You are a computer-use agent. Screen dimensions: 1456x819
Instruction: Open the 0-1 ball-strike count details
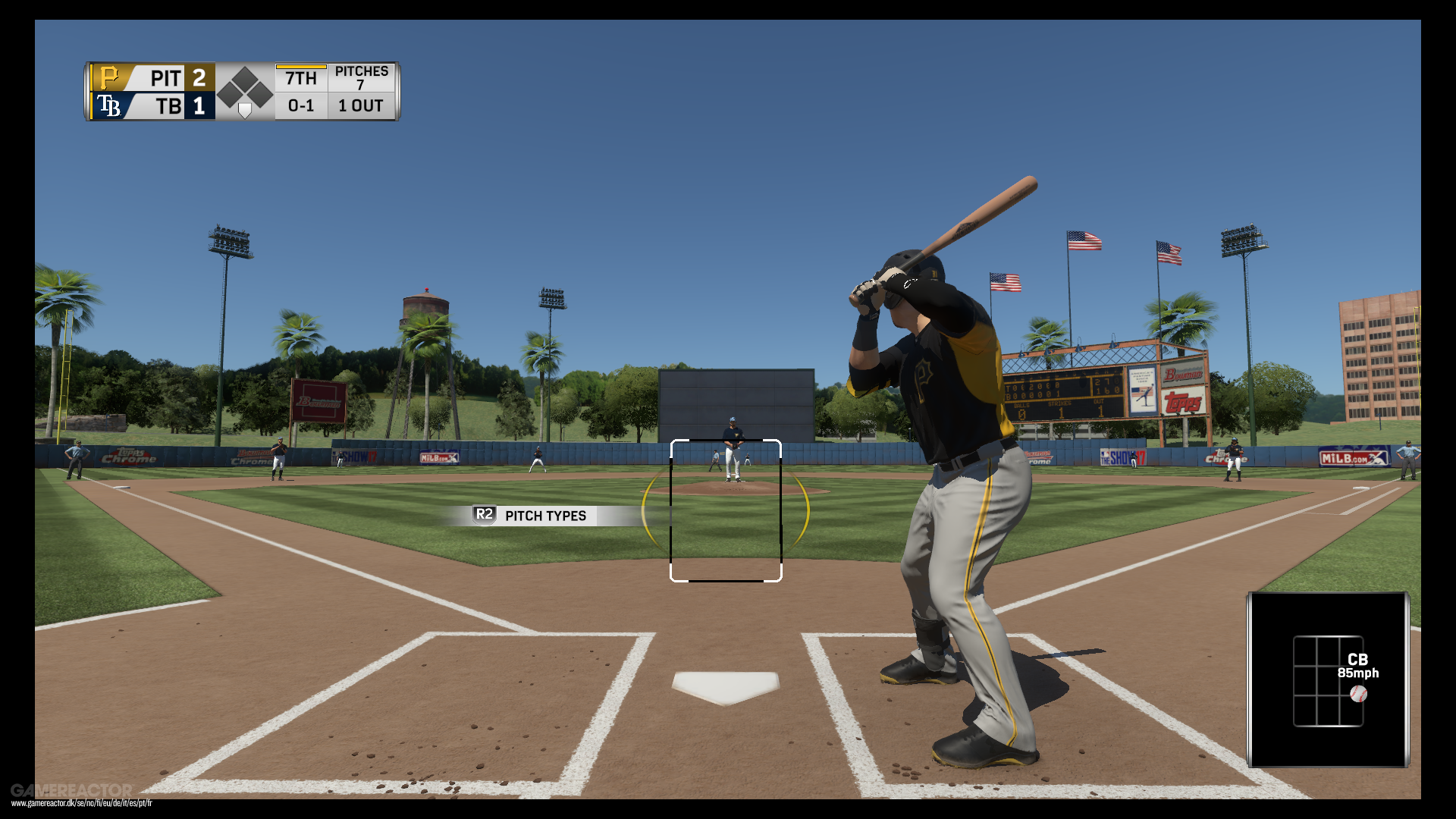coord(300,106)
